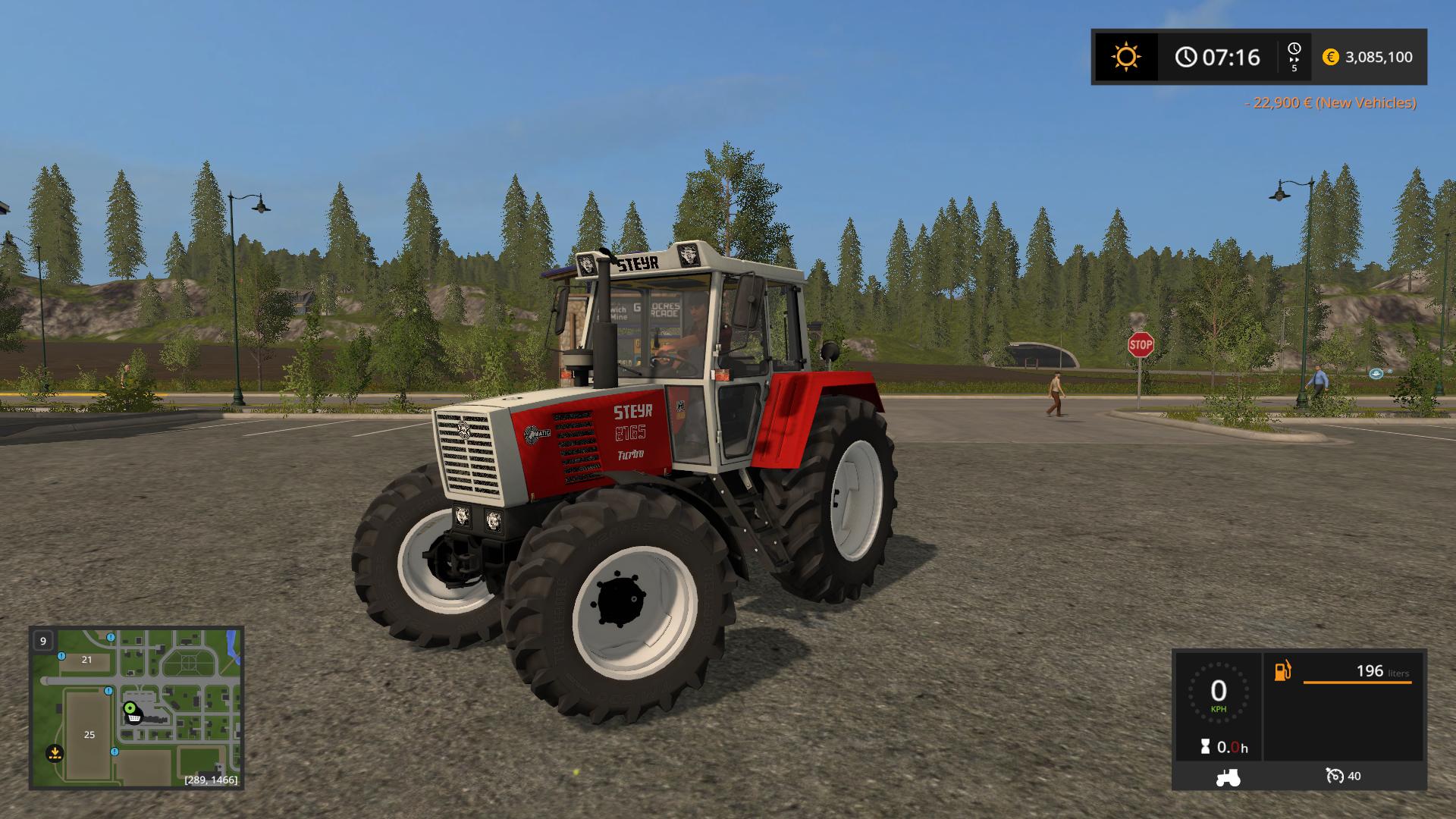
Task: Toggle the blue info marker near field 21
Action: pos(61,656)
